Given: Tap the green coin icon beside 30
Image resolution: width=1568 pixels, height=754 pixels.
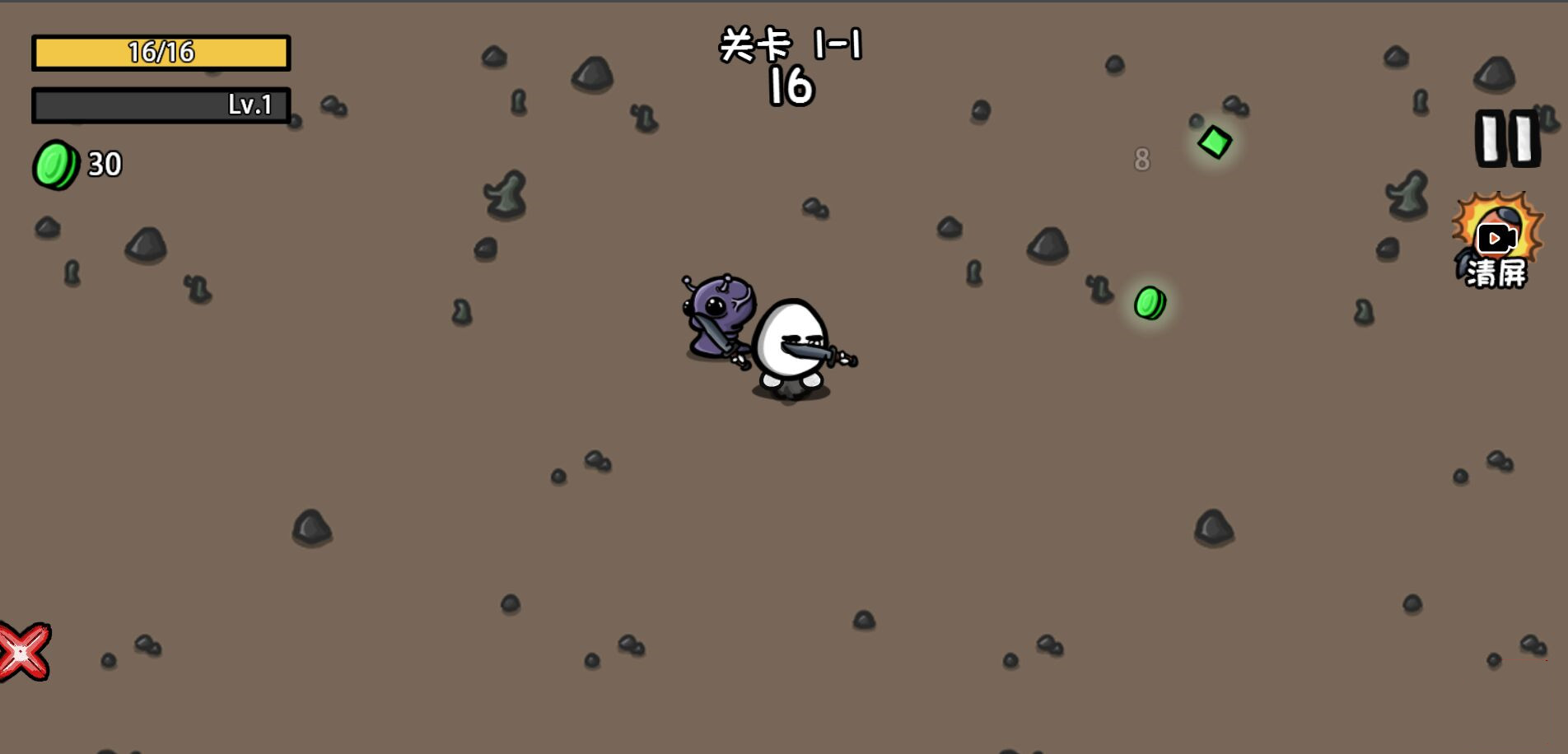Looking at the screenshot, I should coord(54,165).
